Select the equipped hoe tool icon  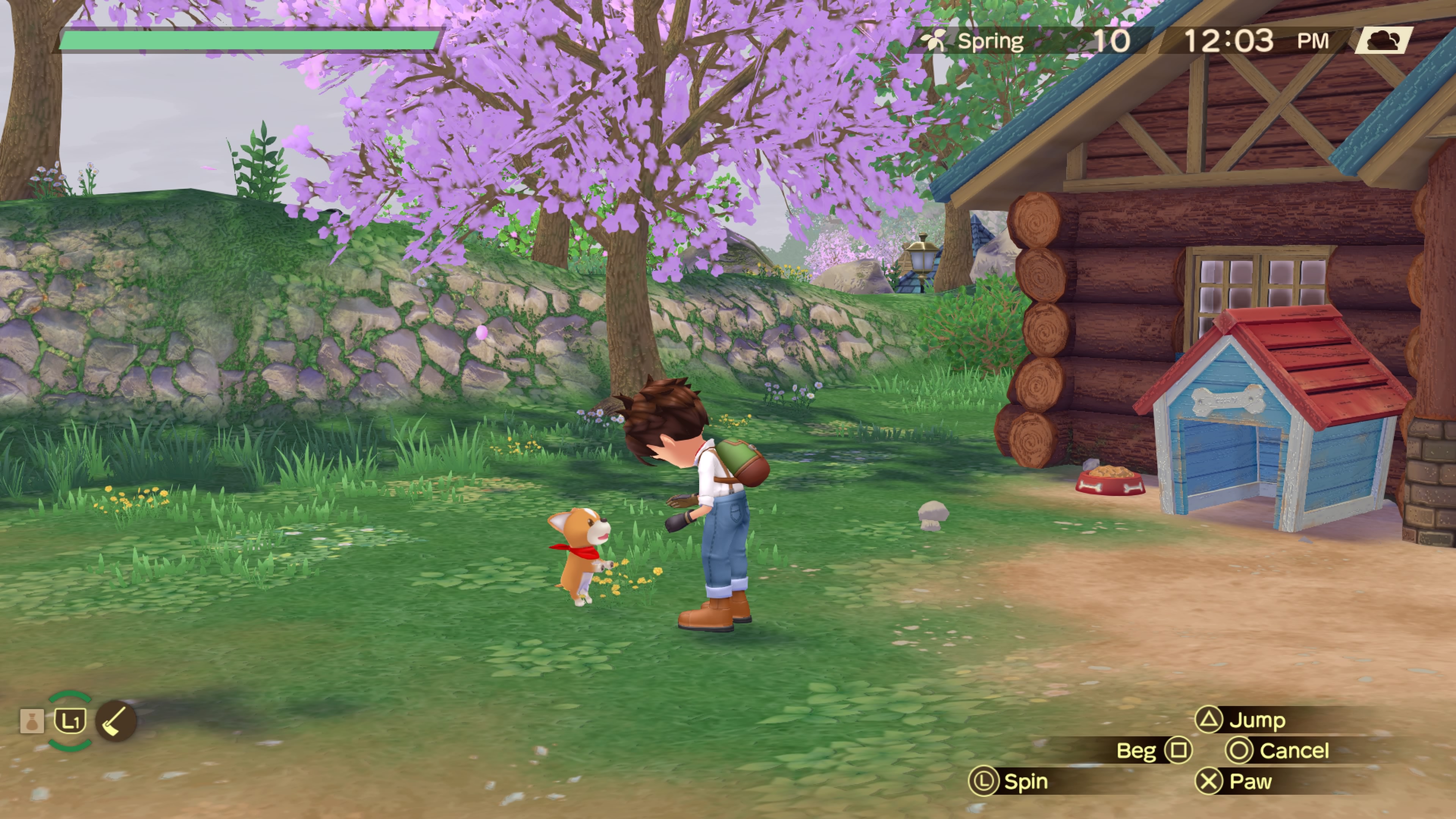click(116, 721)
